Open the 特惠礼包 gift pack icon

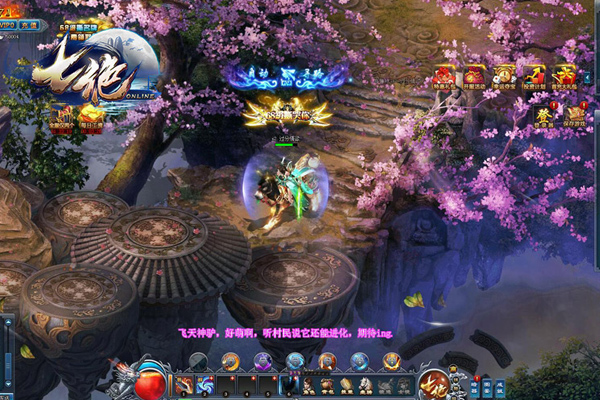pos(444,77)
